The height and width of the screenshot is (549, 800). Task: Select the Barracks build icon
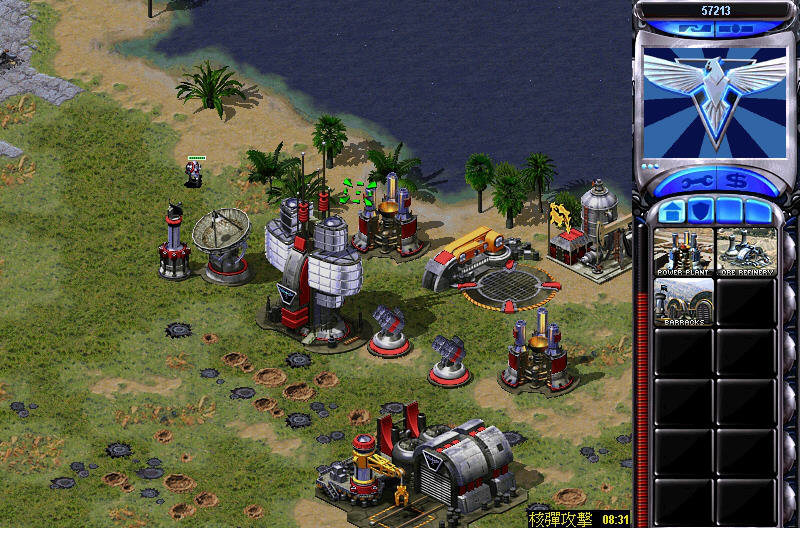(x=683, y=302)
